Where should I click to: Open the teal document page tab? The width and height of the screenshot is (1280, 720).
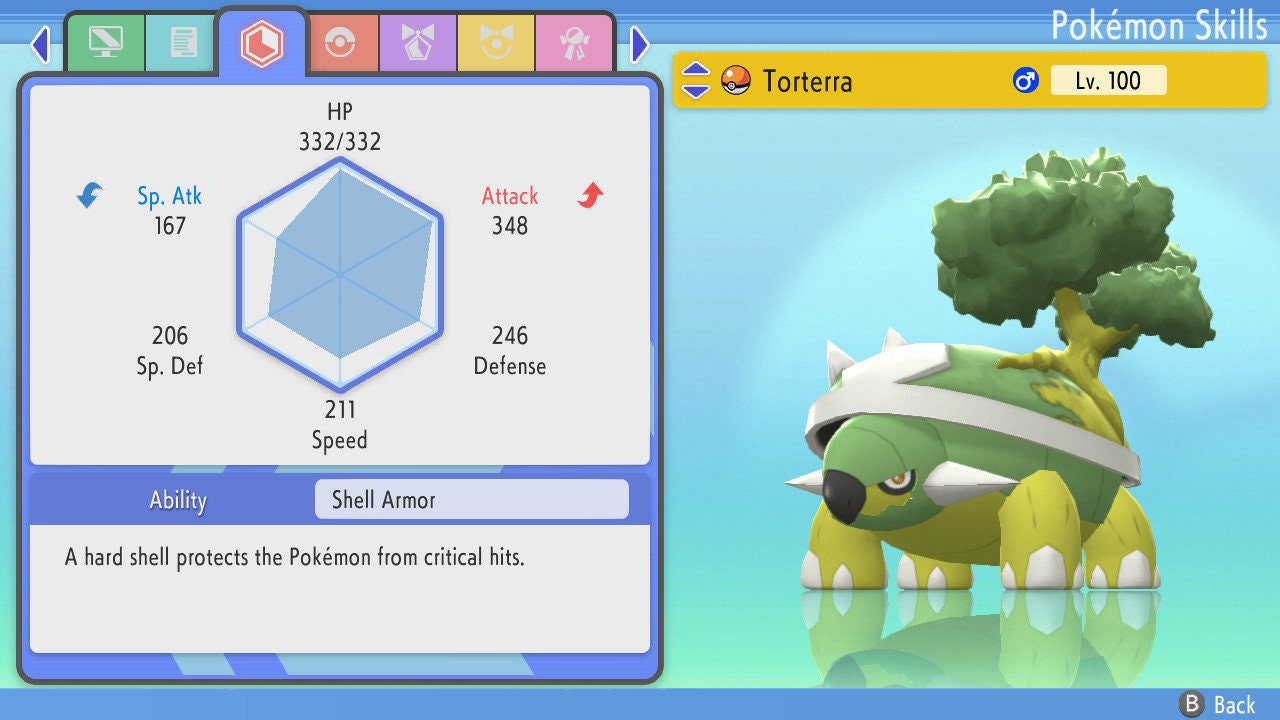click(x=183, y=43)
